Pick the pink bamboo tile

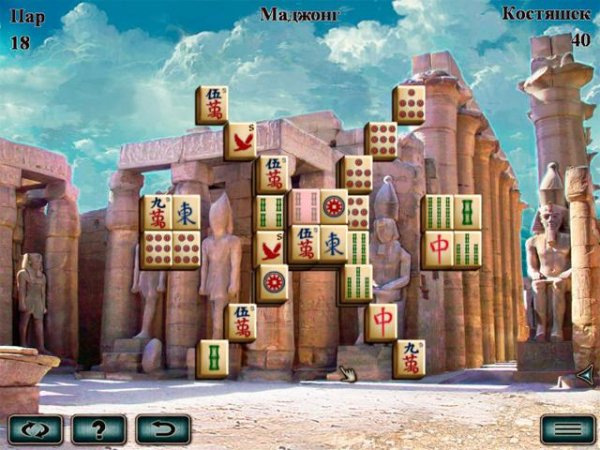304,208
